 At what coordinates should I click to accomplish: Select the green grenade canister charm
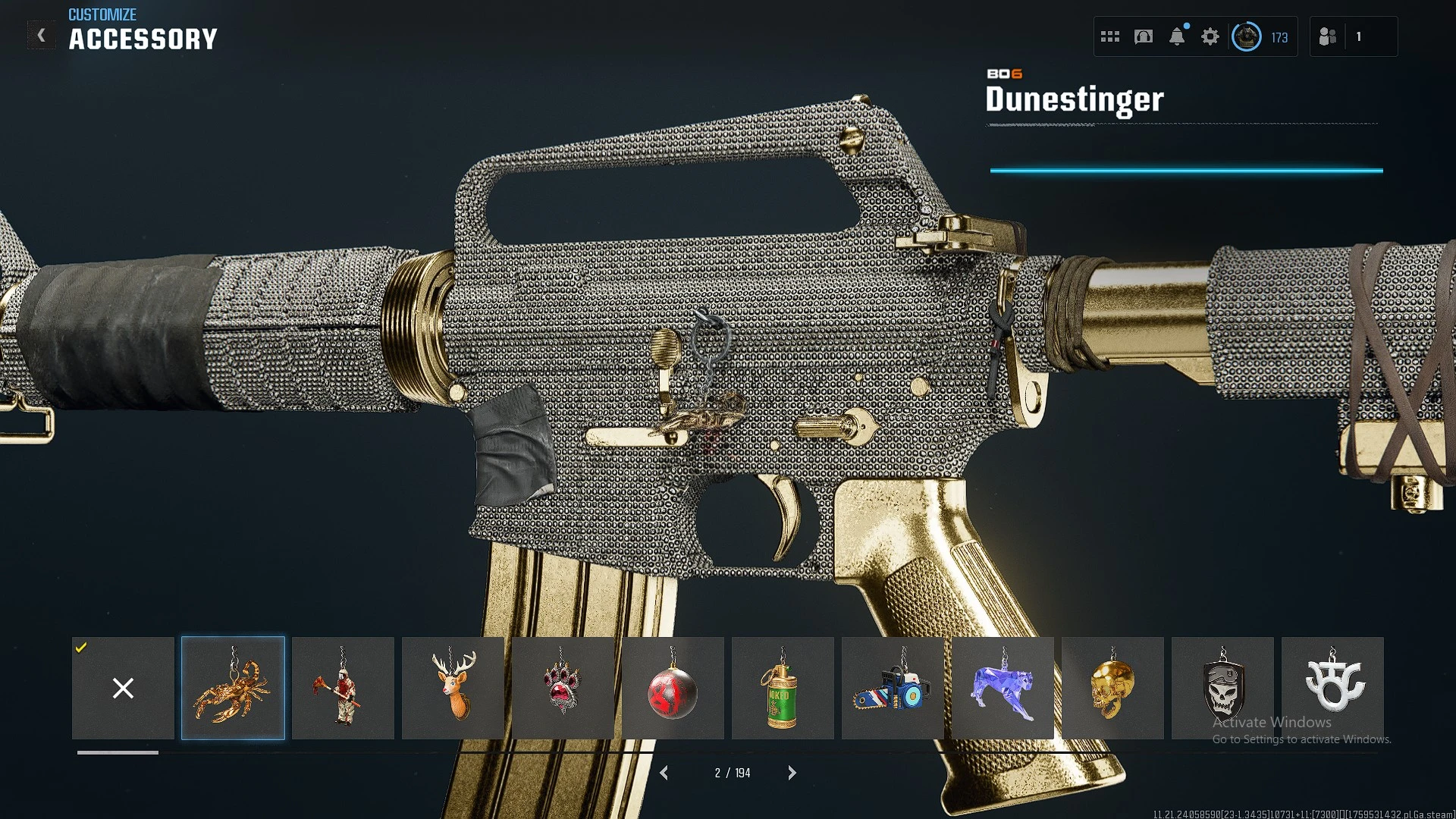coord(783,688)
